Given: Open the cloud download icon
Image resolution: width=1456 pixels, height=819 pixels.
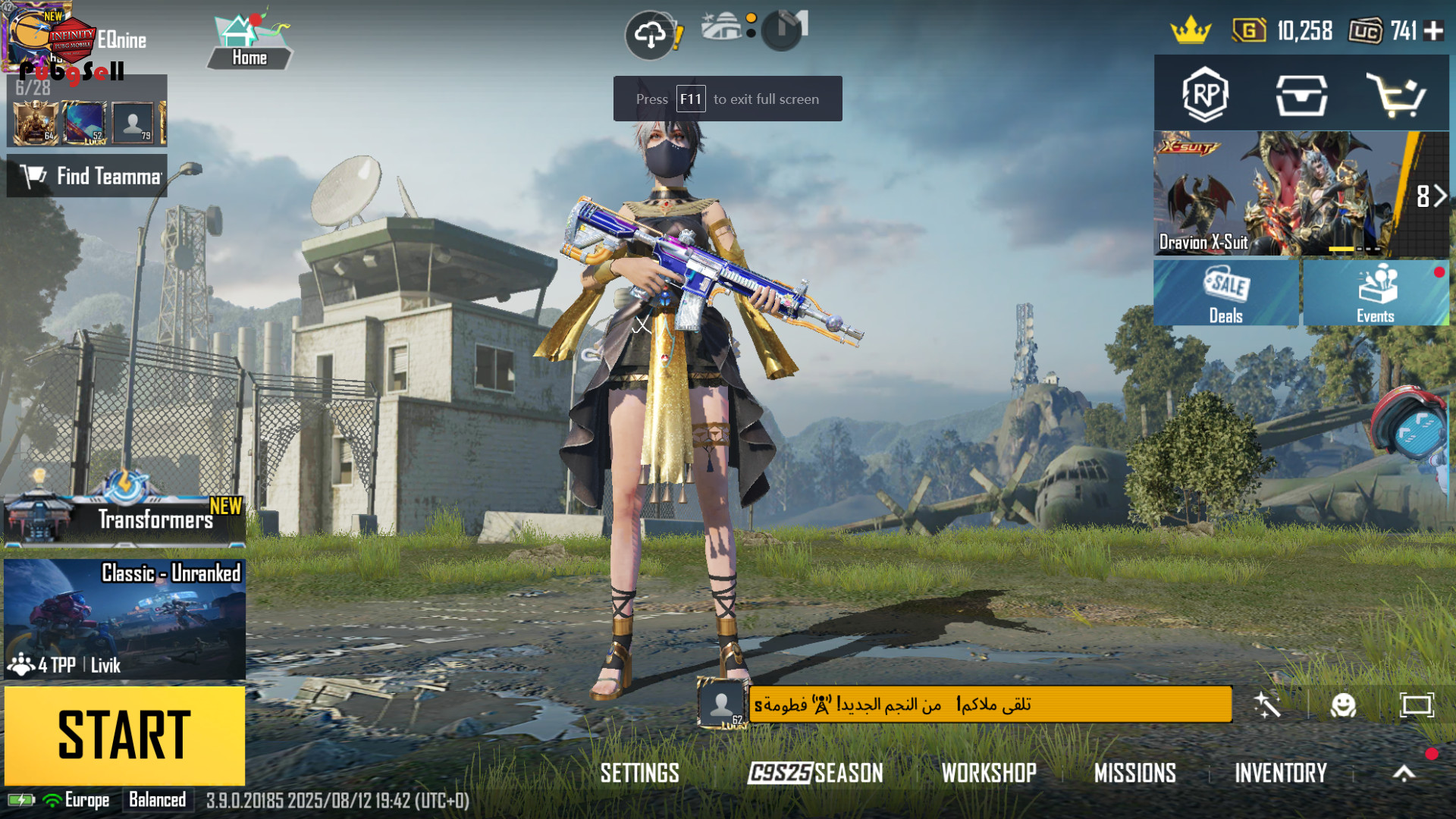Looking at the screenshot, I should pyautogui.click(x=650, y=34).
